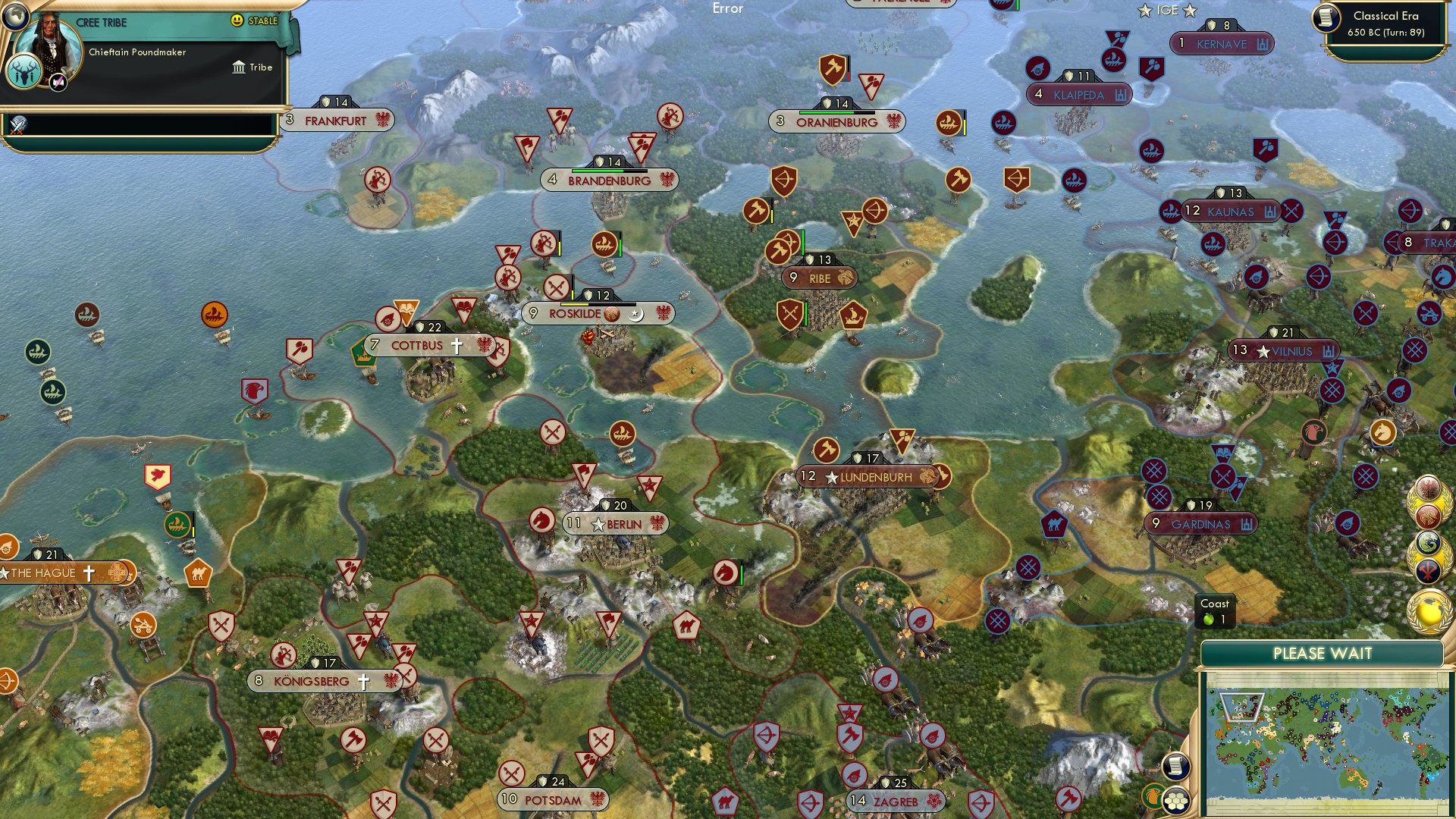Click the PLEASE WAIT banner
This screenshot has width=1456, height=819.
(x=1323, y=653)
